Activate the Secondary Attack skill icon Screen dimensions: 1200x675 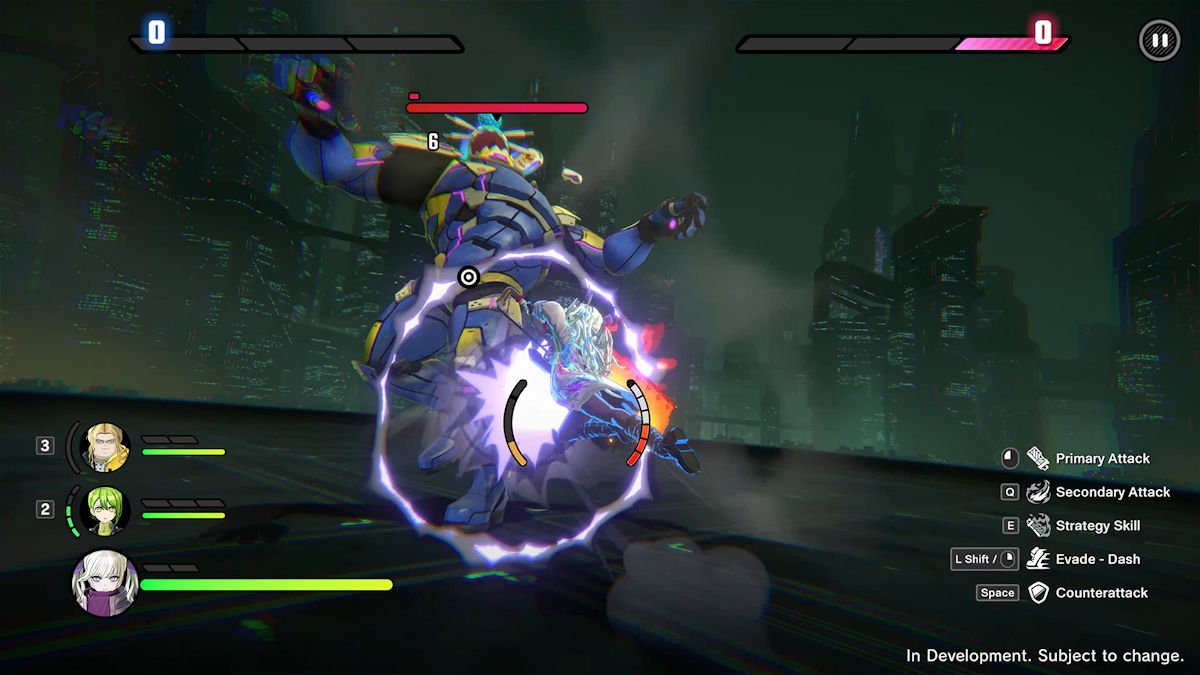point(1038,492)
